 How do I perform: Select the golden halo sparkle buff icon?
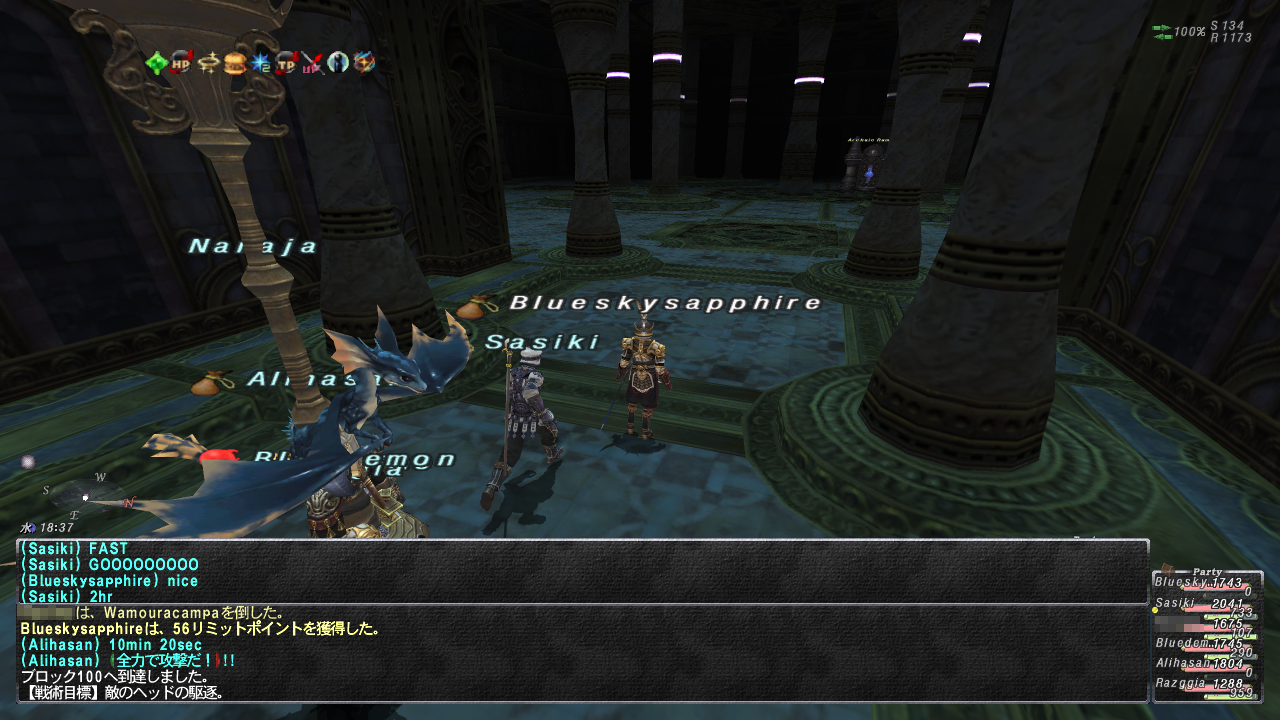208,63
